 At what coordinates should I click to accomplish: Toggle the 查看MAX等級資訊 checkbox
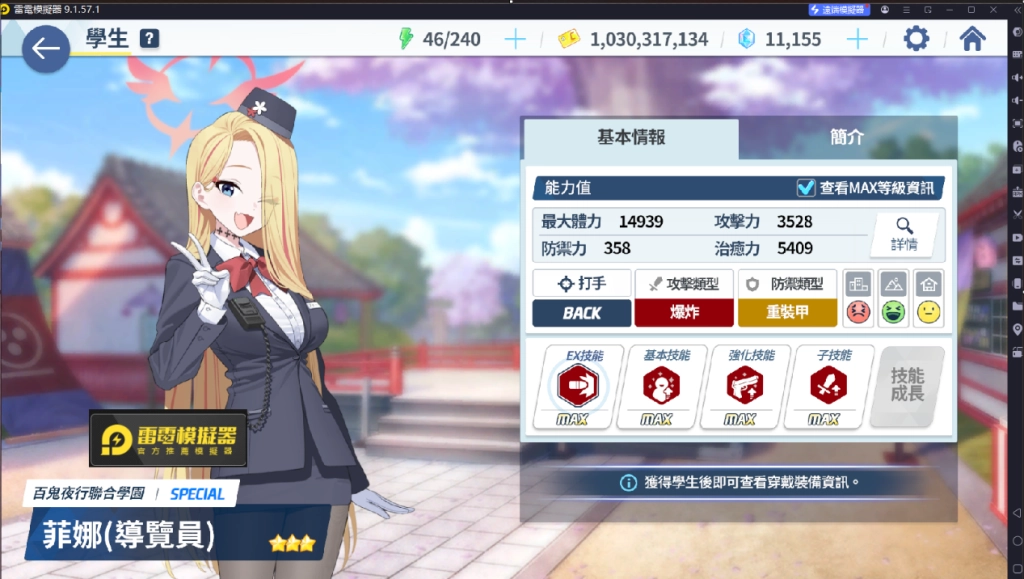tap(806, 188)
